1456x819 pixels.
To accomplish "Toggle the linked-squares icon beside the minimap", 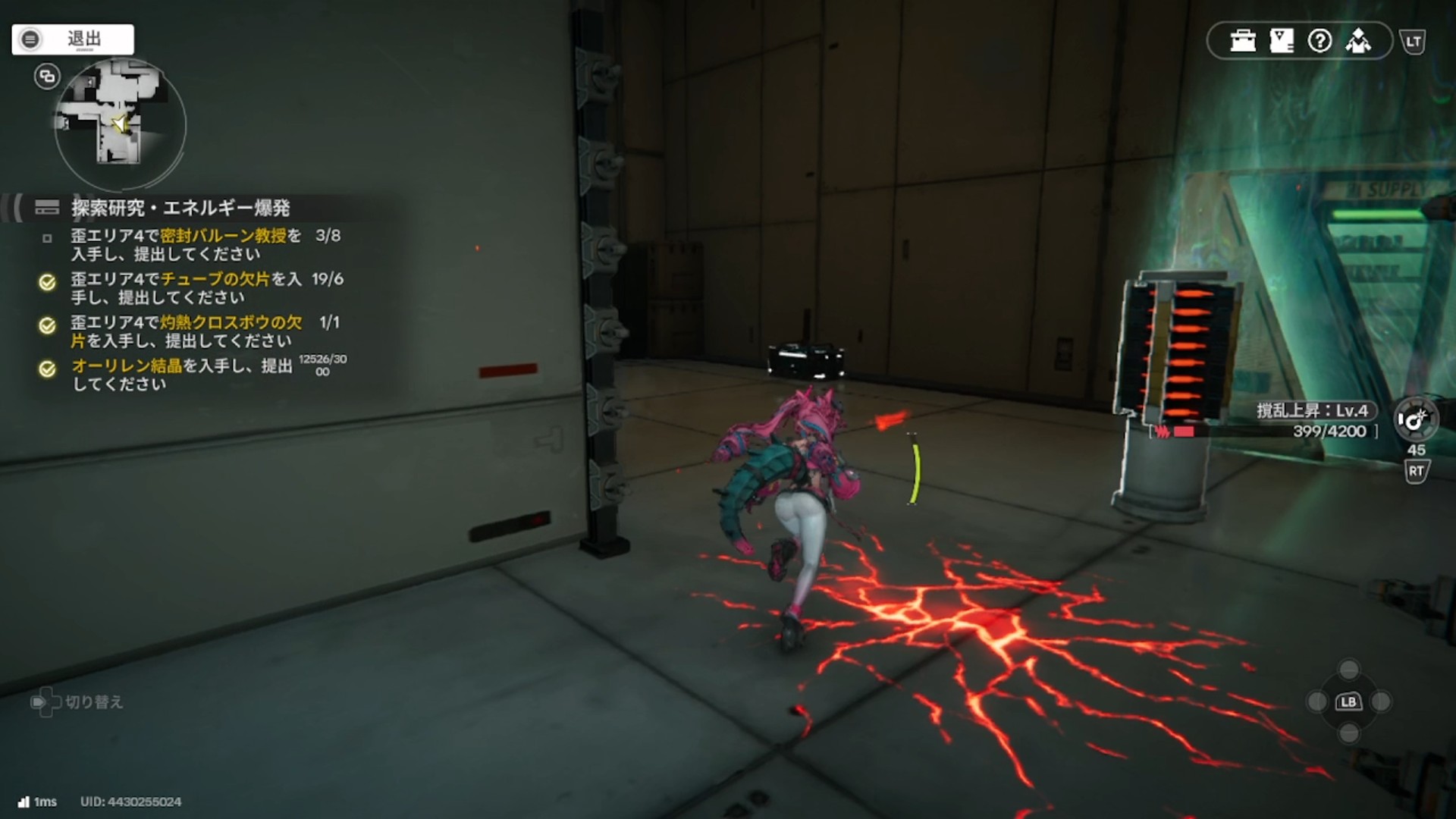I will tap(47, 76).
